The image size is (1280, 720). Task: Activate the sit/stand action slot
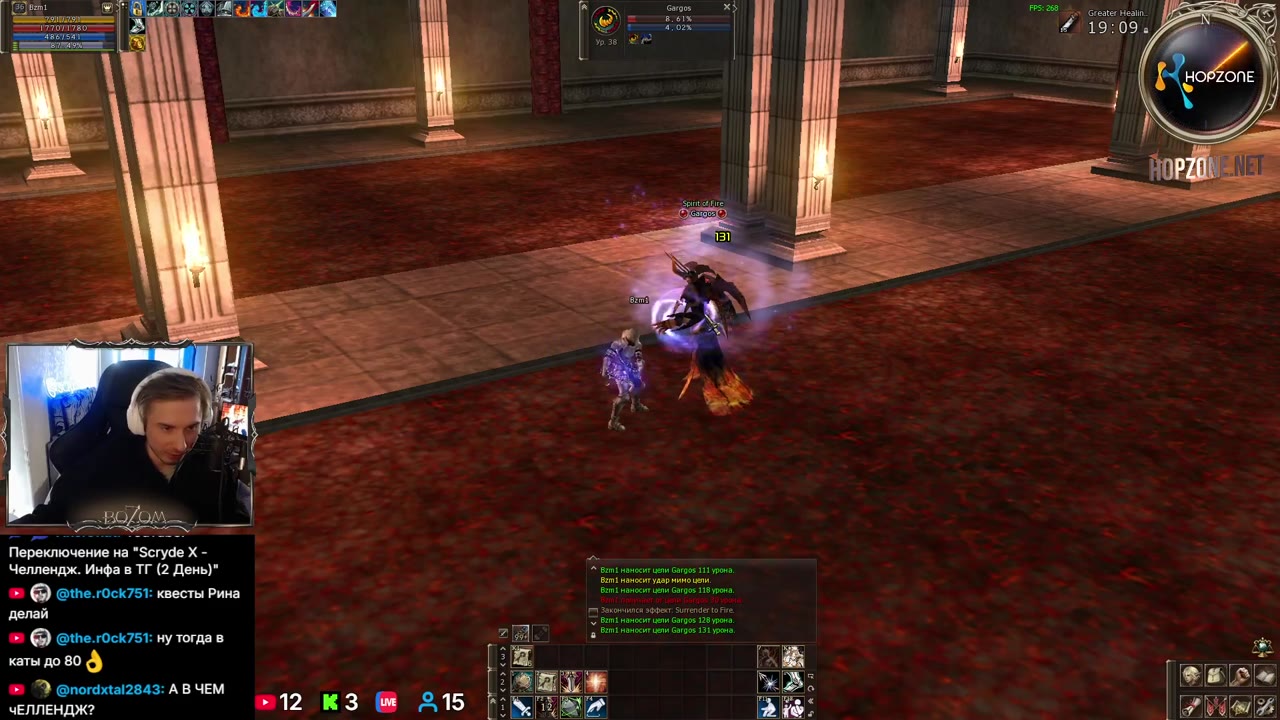[x=768, y=707]
